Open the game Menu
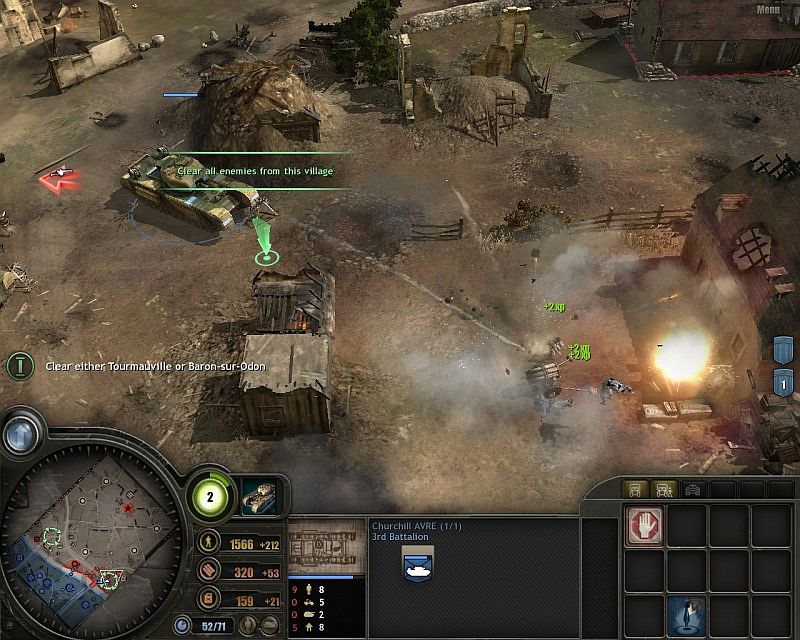800x640 pixels. coord(769,10)
